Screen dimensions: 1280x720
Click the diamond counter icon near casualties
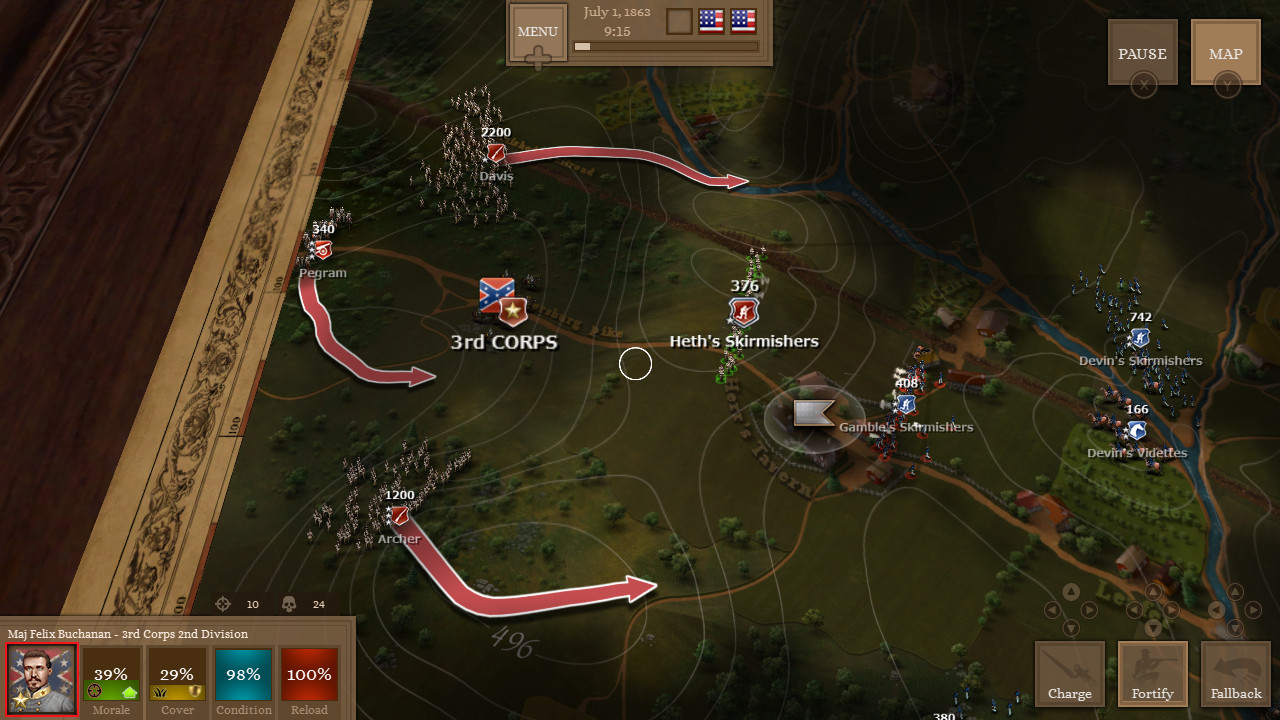tap(222, 604)
